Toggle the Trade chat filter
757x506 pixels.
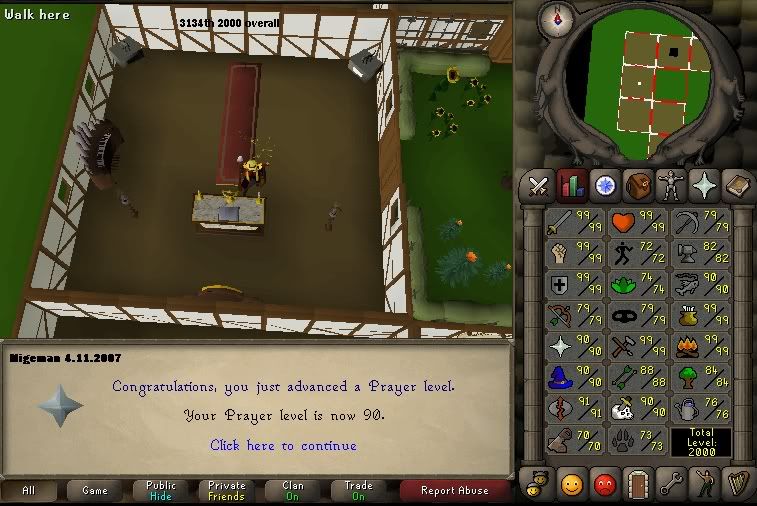click(359, 491)
